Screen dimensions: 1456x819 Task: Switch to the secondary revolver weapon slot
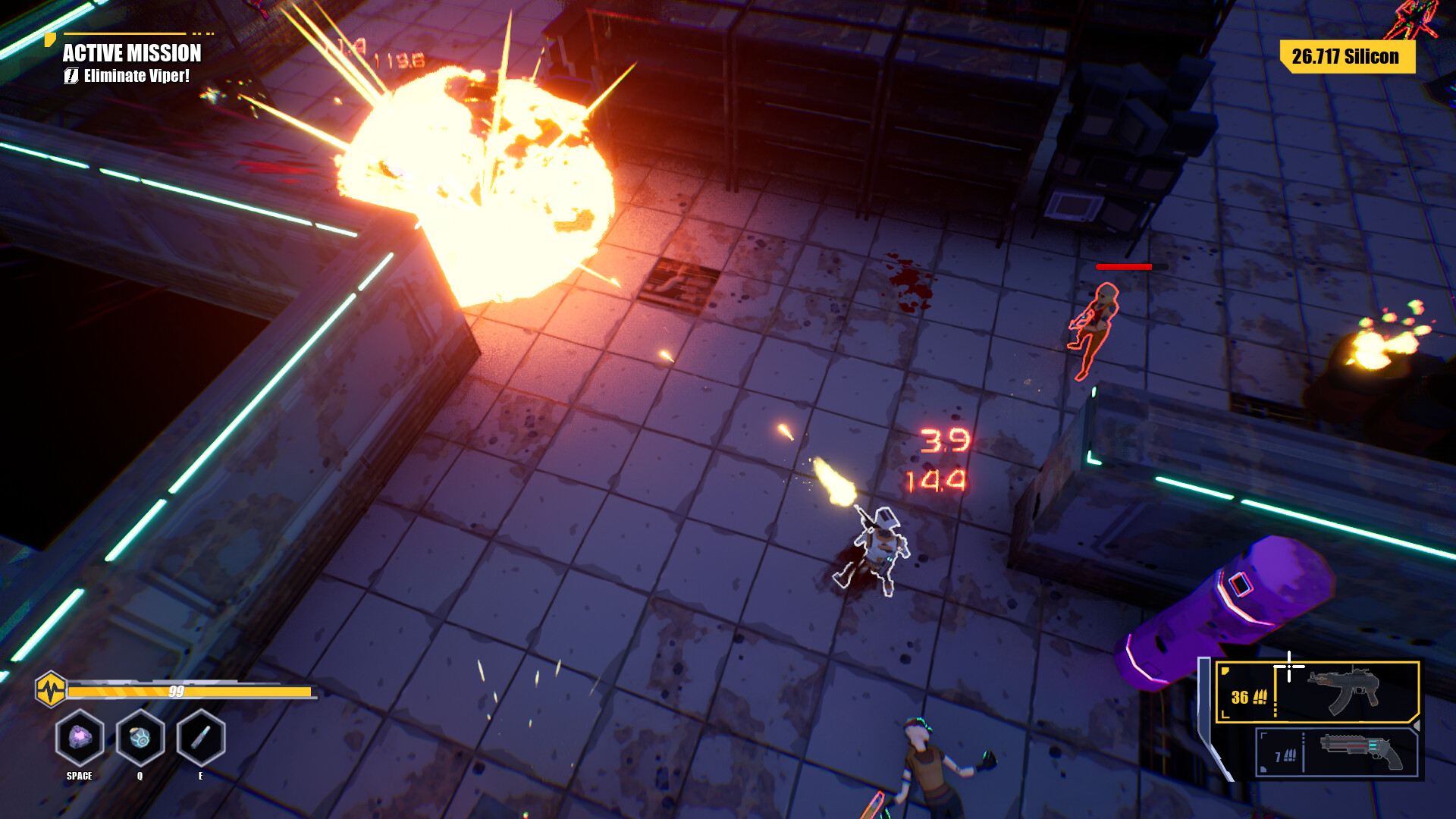1337,752
